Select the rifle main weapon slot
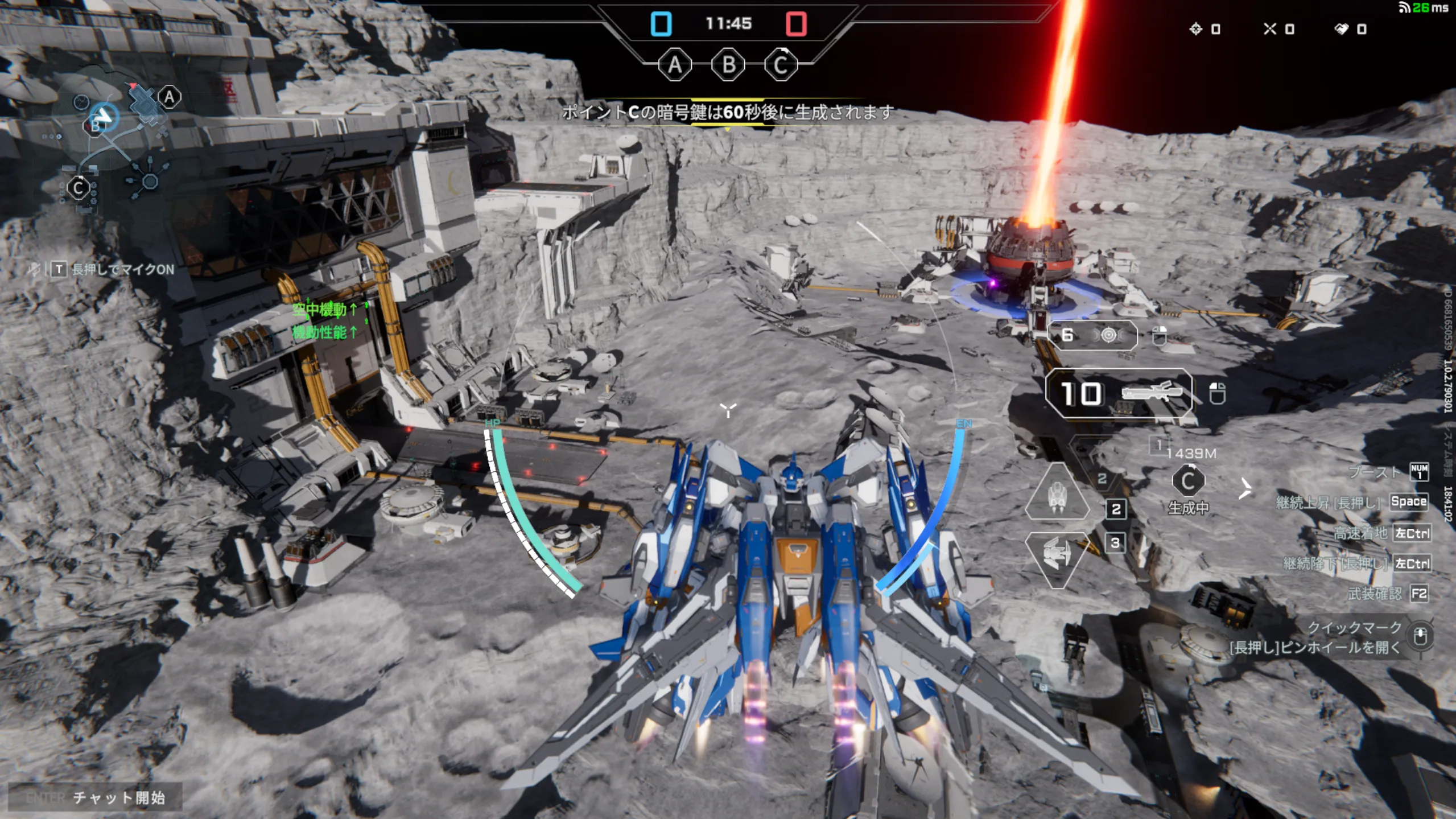Viewport: 1456px width, 819px height. pos(1119,393)
